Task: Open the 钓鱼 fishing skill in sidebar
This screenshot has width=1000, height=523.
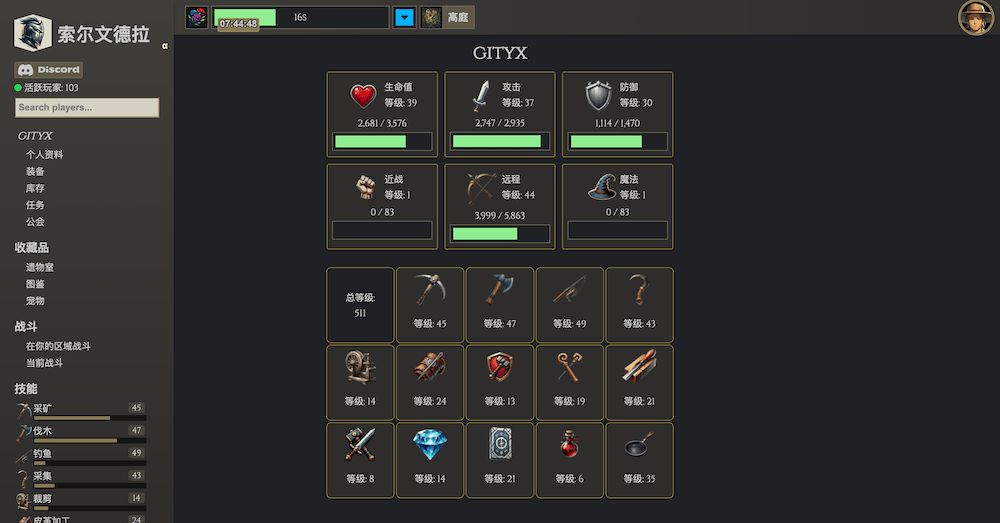Action: pos(42,453)
